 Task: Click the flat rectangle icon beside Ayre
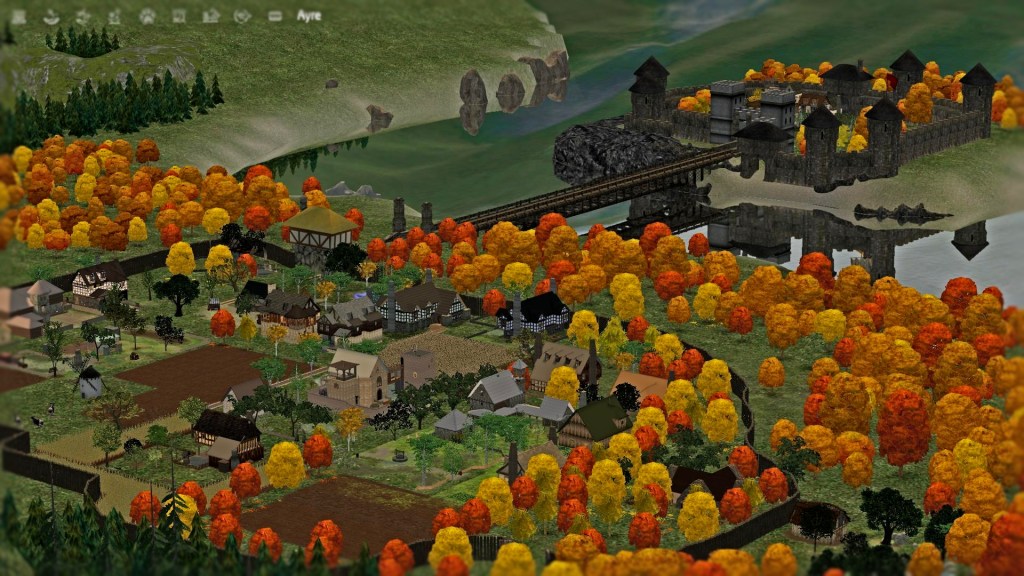coord(275,16)
